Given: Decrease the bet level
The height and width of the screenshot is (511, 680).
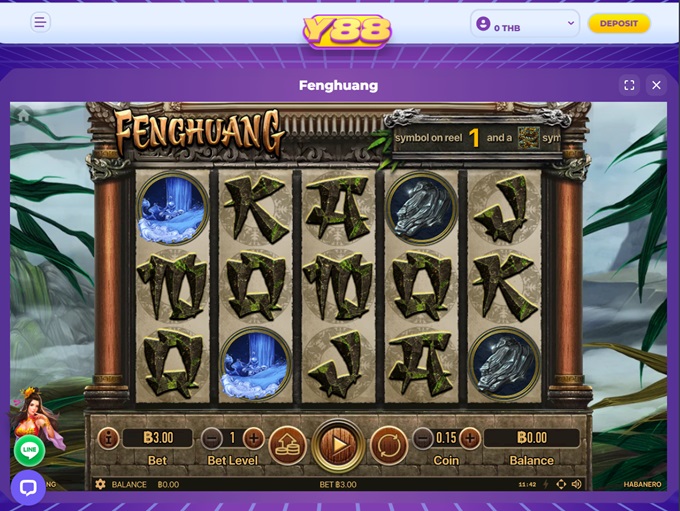Looking at the screenshot, I should pyautogui.click(x=211, y=438).
